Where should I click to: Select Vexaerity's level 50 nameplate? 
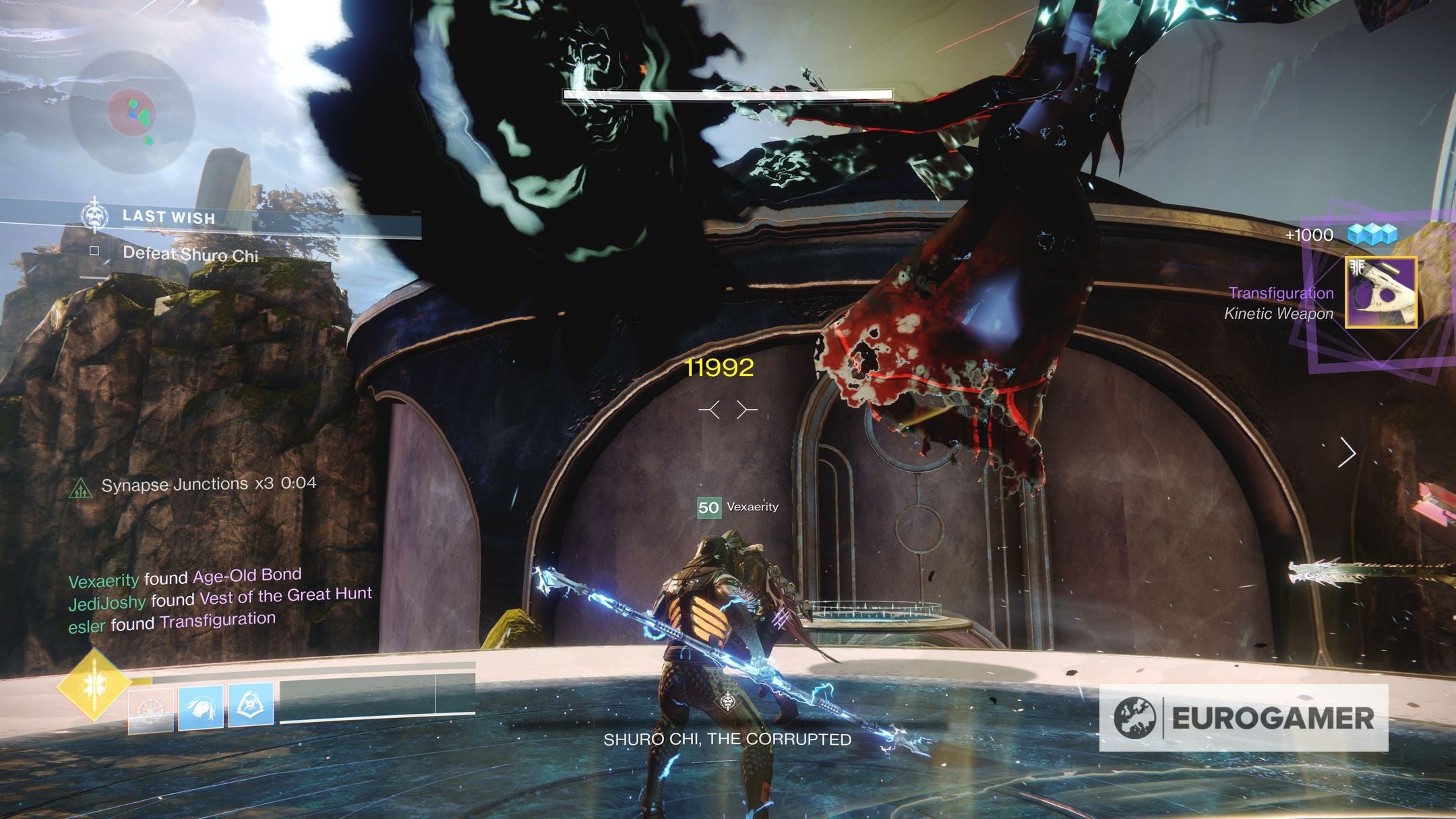point(738,507)
